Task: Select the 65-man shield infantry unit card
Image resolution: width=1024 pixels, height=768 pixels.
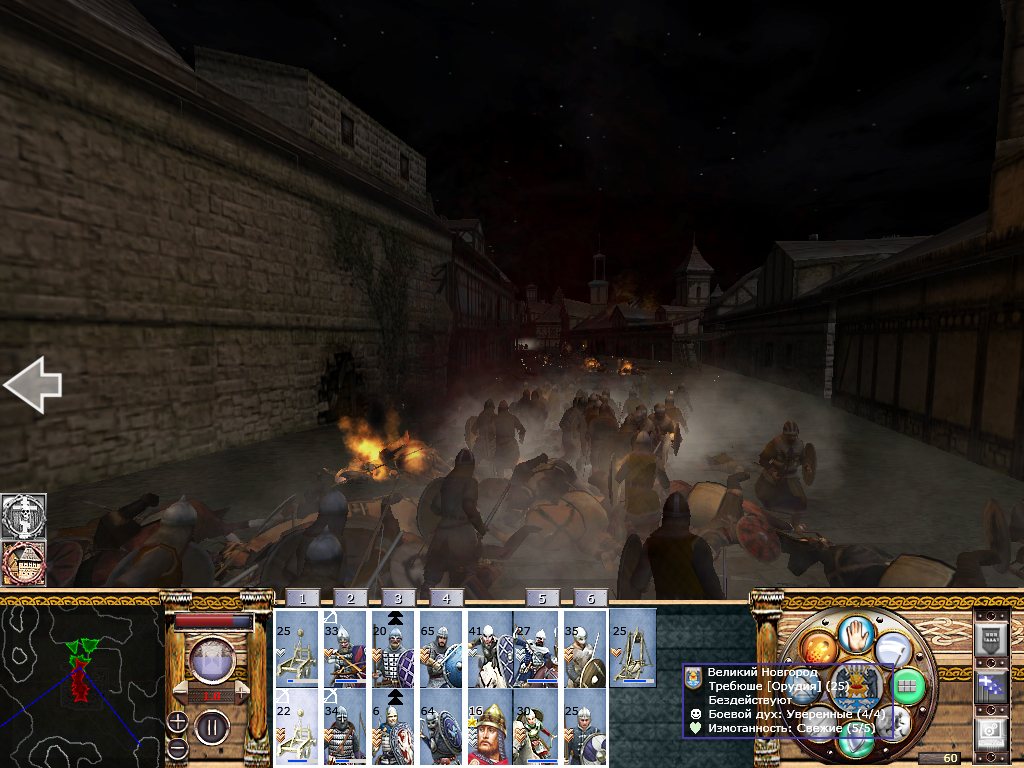Action: tap(442, 648)
